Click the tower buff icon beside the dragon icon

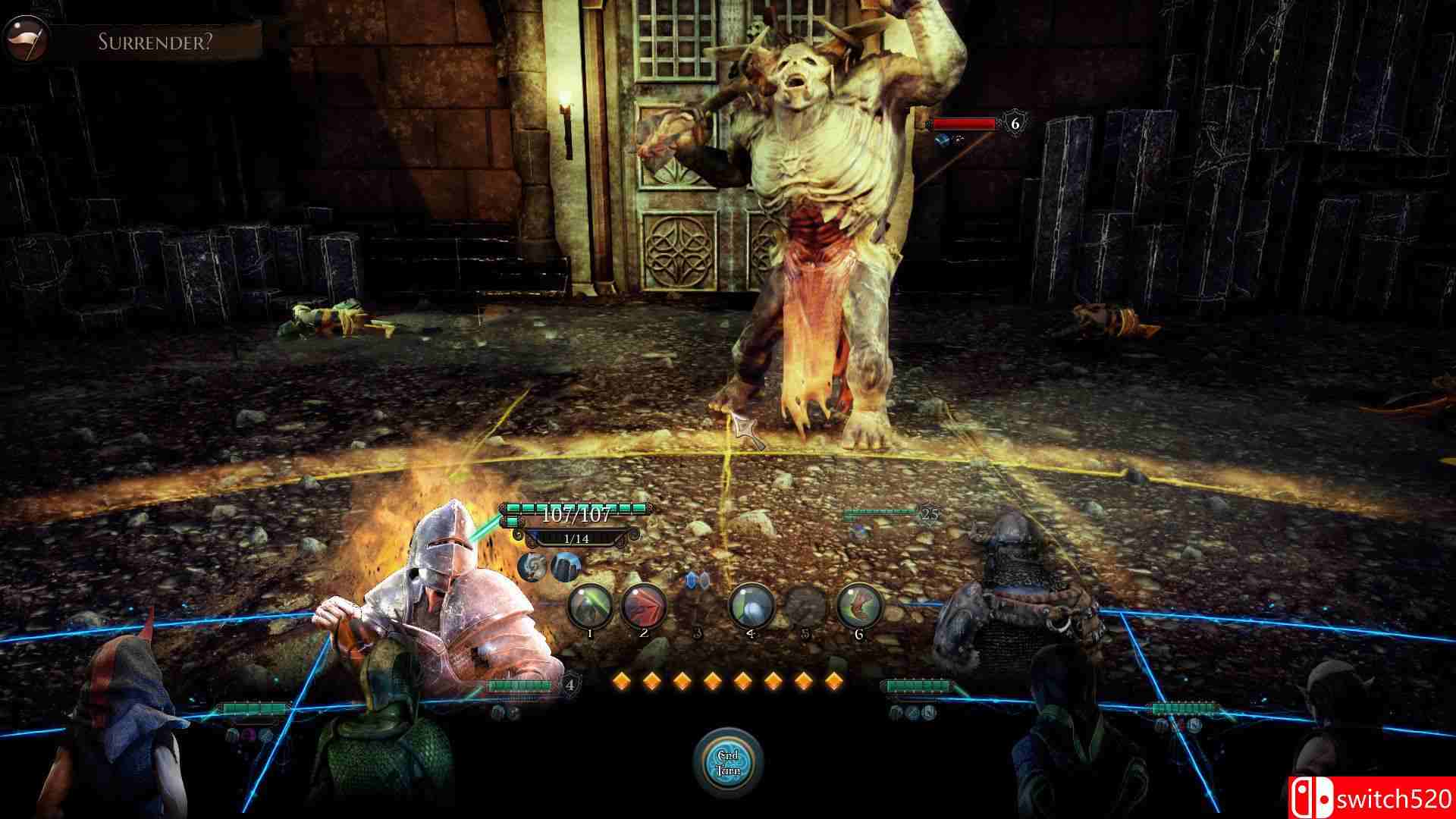(x=566, y=566)
